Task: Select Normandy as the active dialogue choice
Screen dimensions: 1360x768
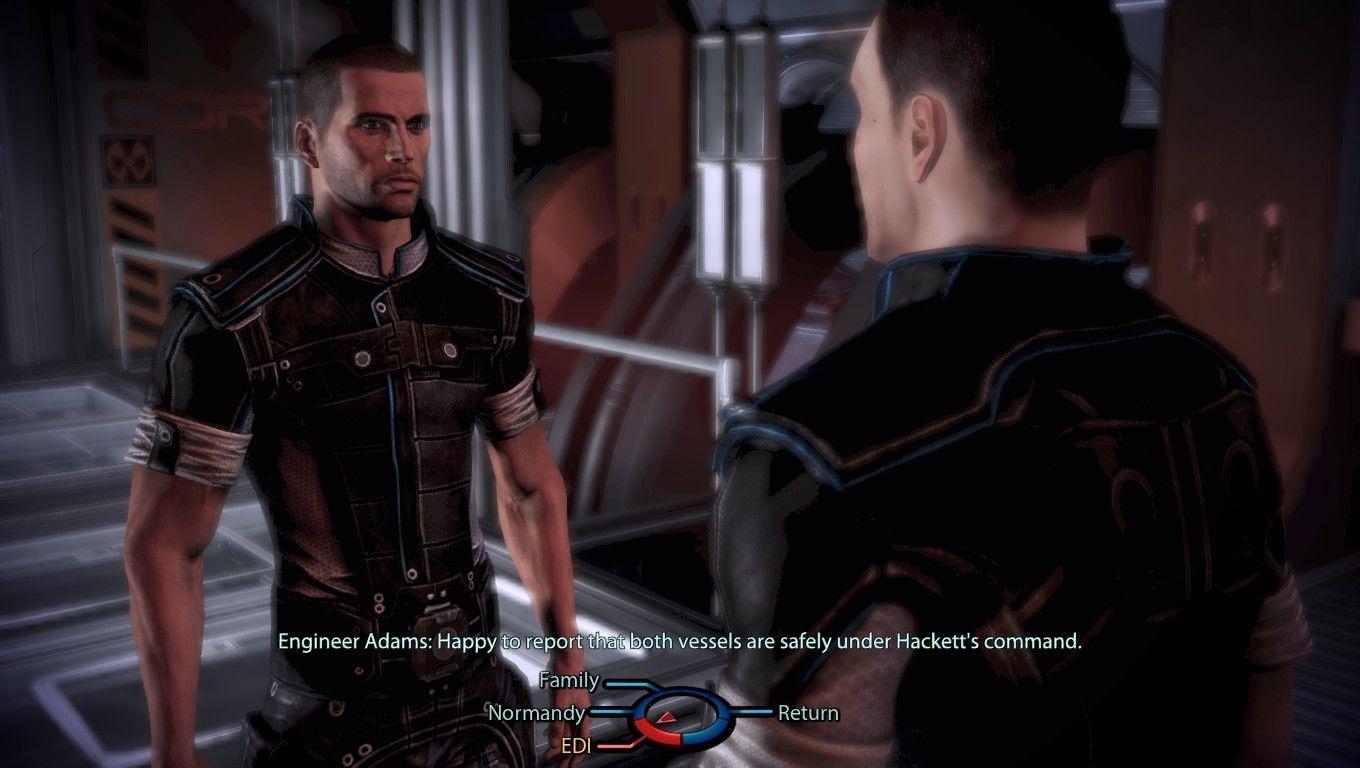Action: (537, 713)
